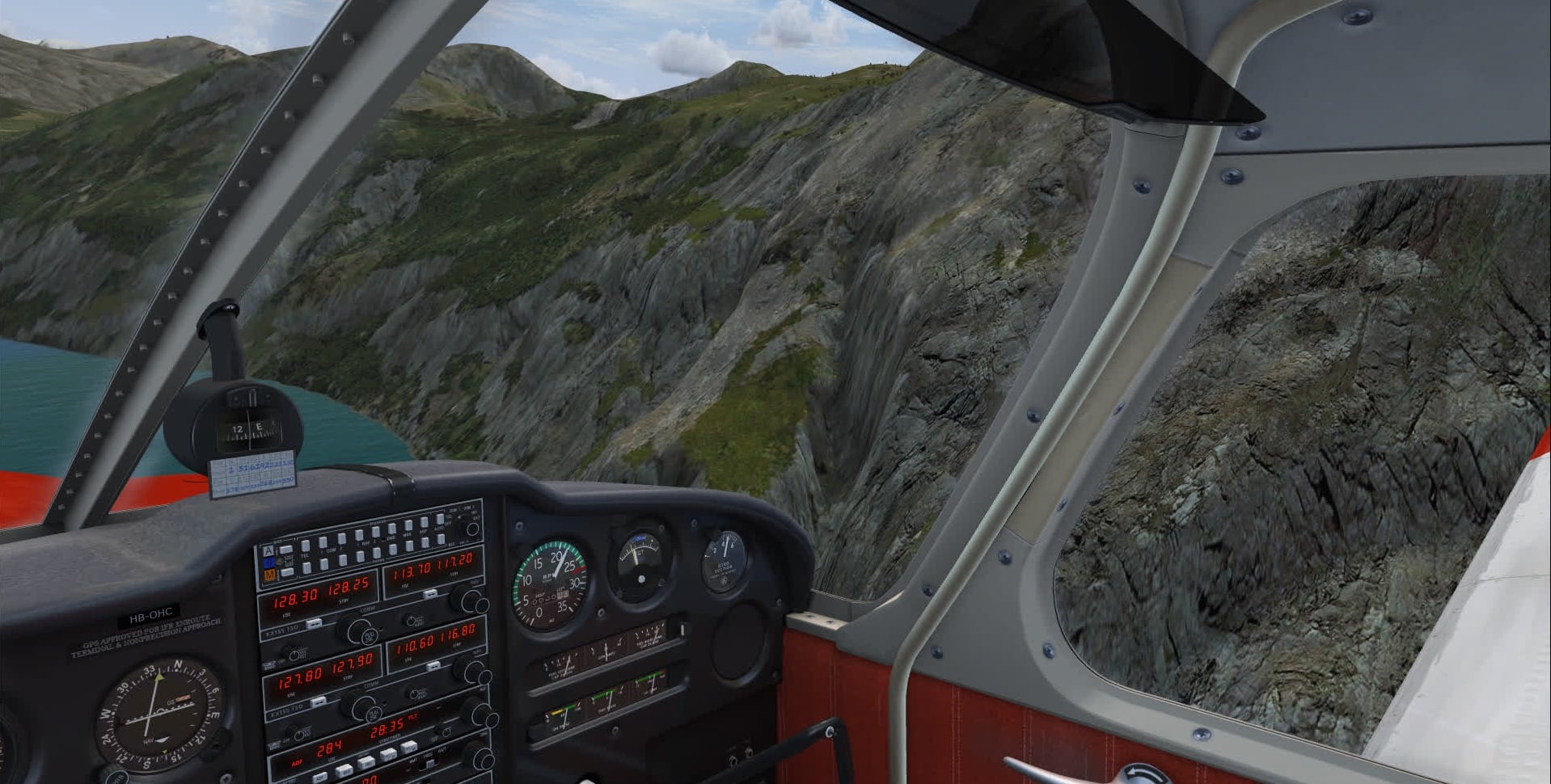Swap the 128.30 and 128.25 COMM frequencies

[x=314, y=623]
